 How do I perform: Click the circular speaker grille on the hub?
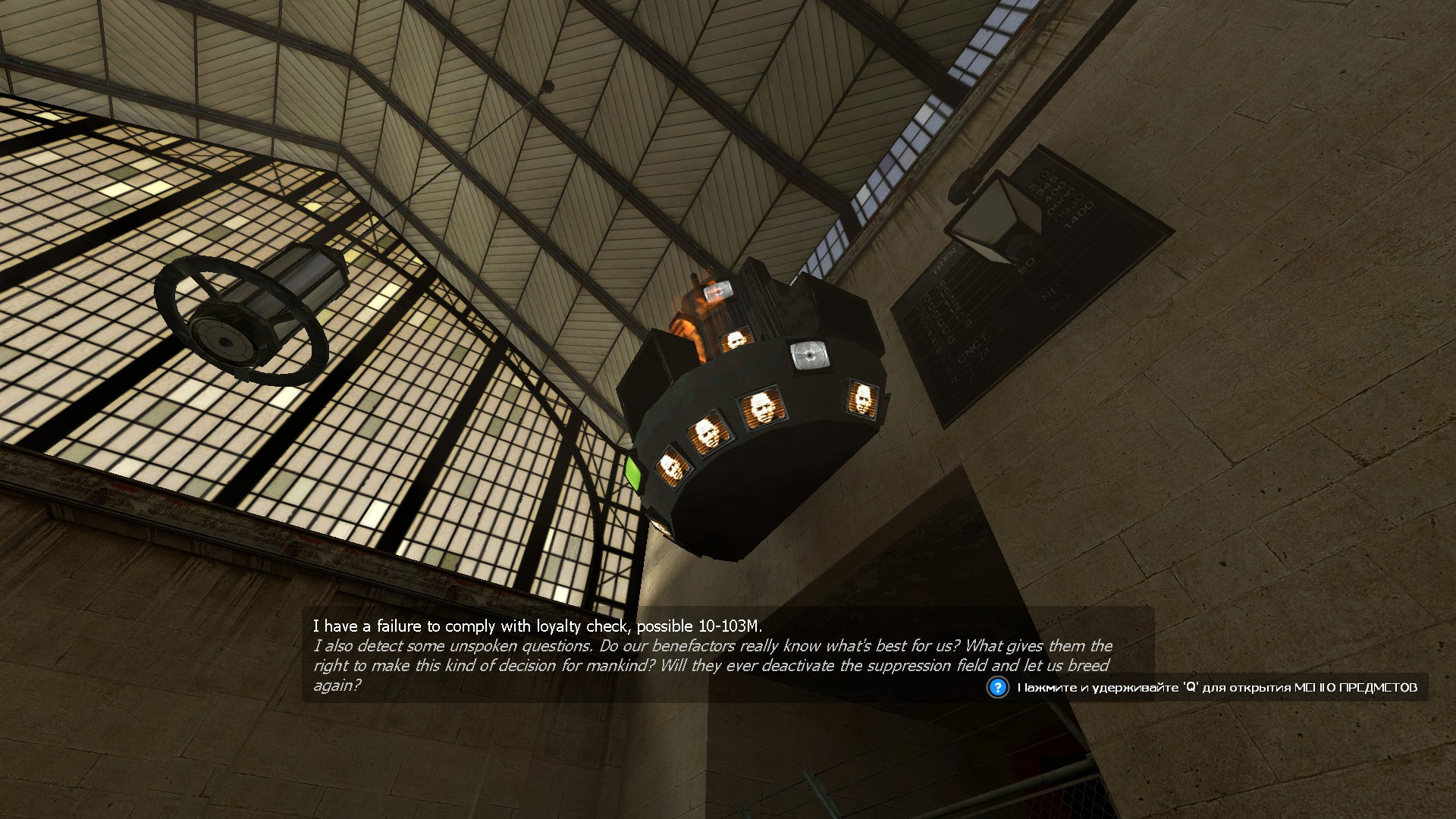[809, 355]
